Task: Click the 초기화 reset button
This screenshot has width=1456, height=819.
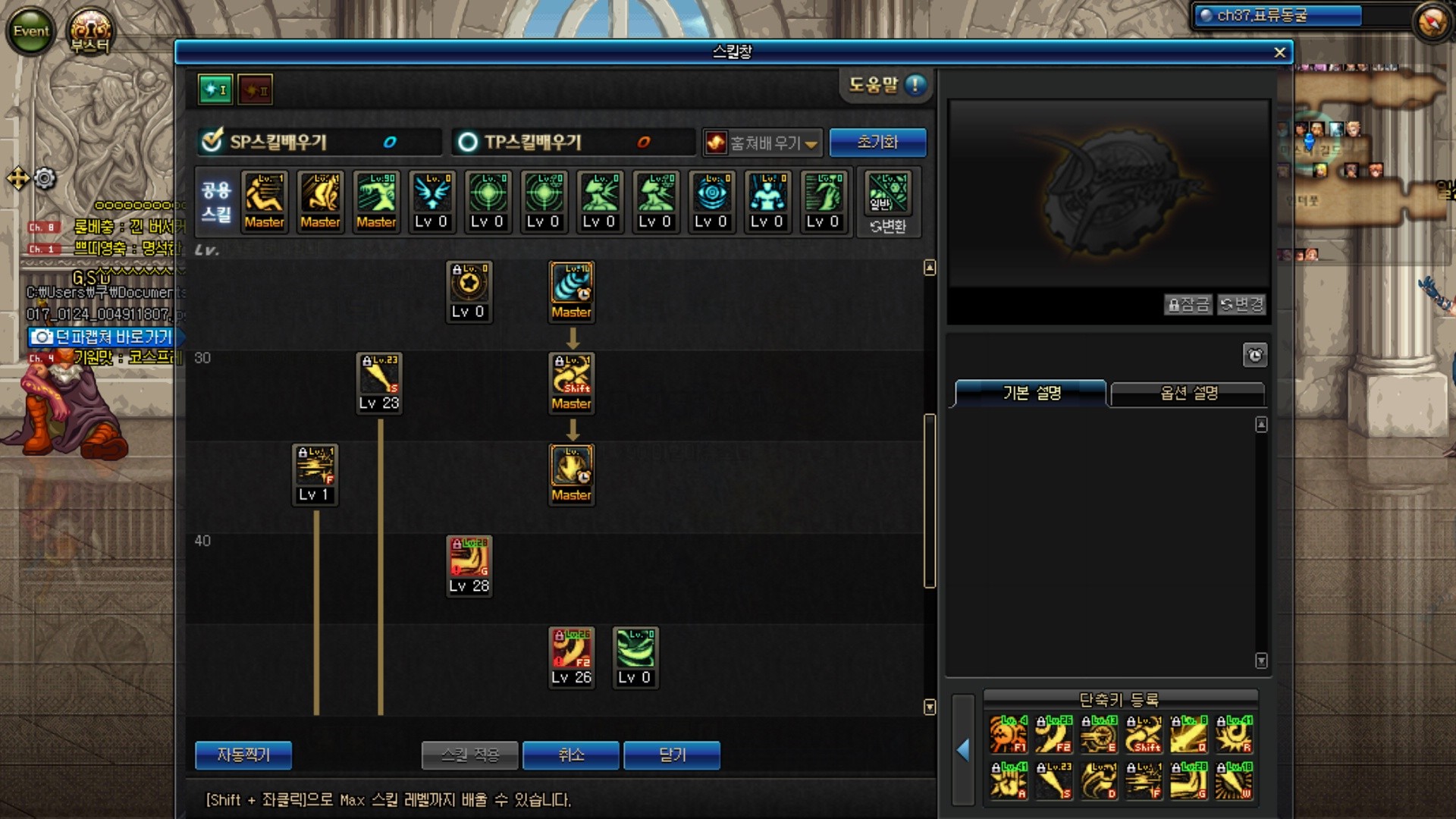Action: tap(877, 142)
